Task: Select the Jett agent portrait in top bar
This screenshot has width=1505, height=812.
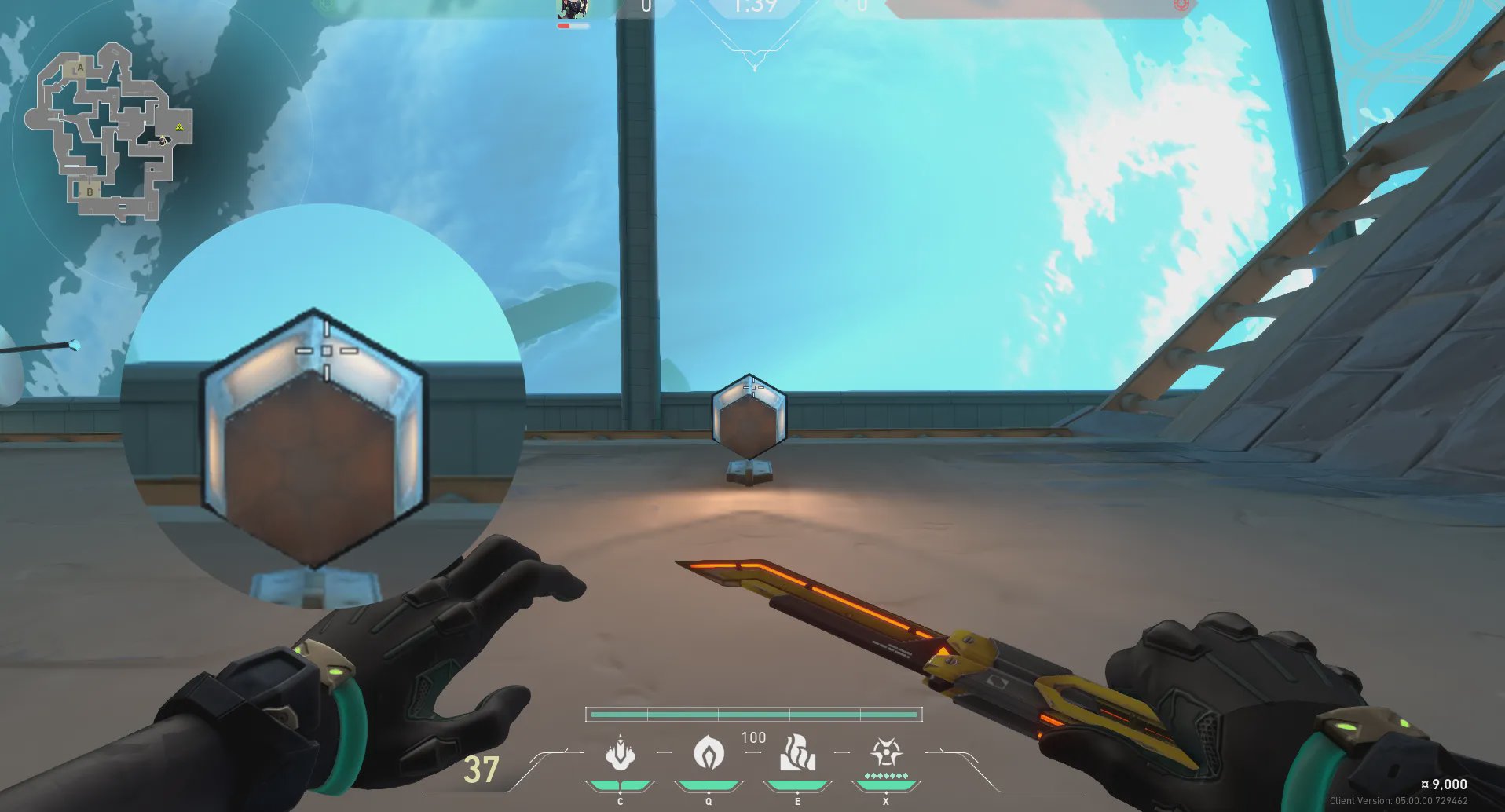Action: [x=573, y=9]
